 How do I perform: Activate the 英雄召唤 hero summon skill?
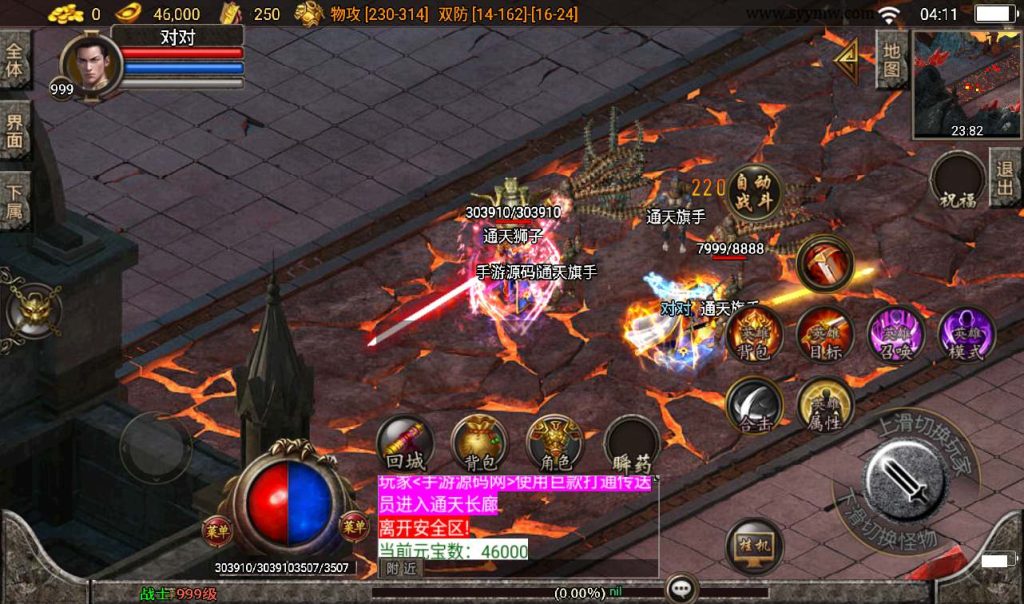coord(895,335)
